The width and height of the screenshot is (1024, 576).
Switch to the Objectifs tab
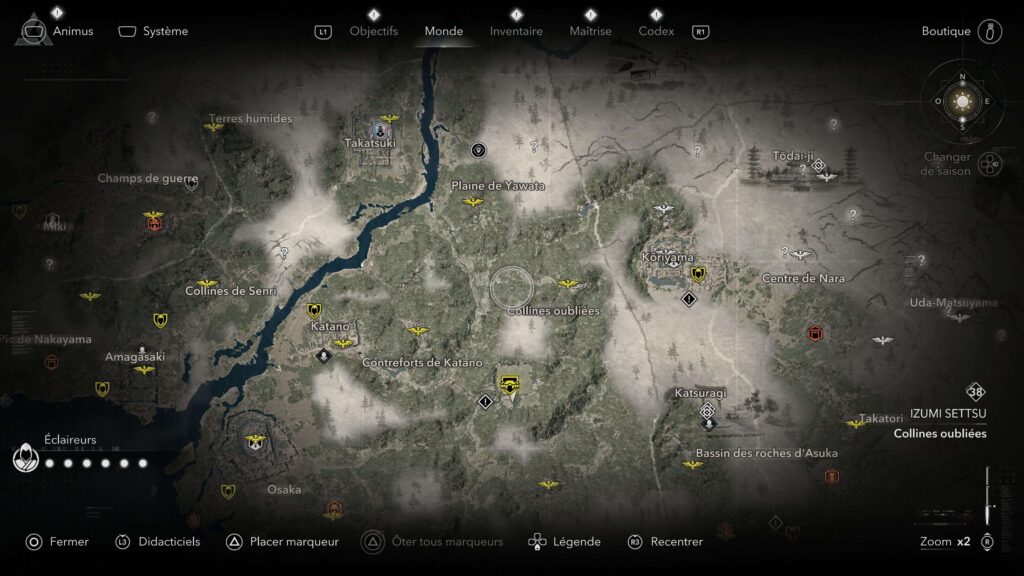click(x=373, y=31)
